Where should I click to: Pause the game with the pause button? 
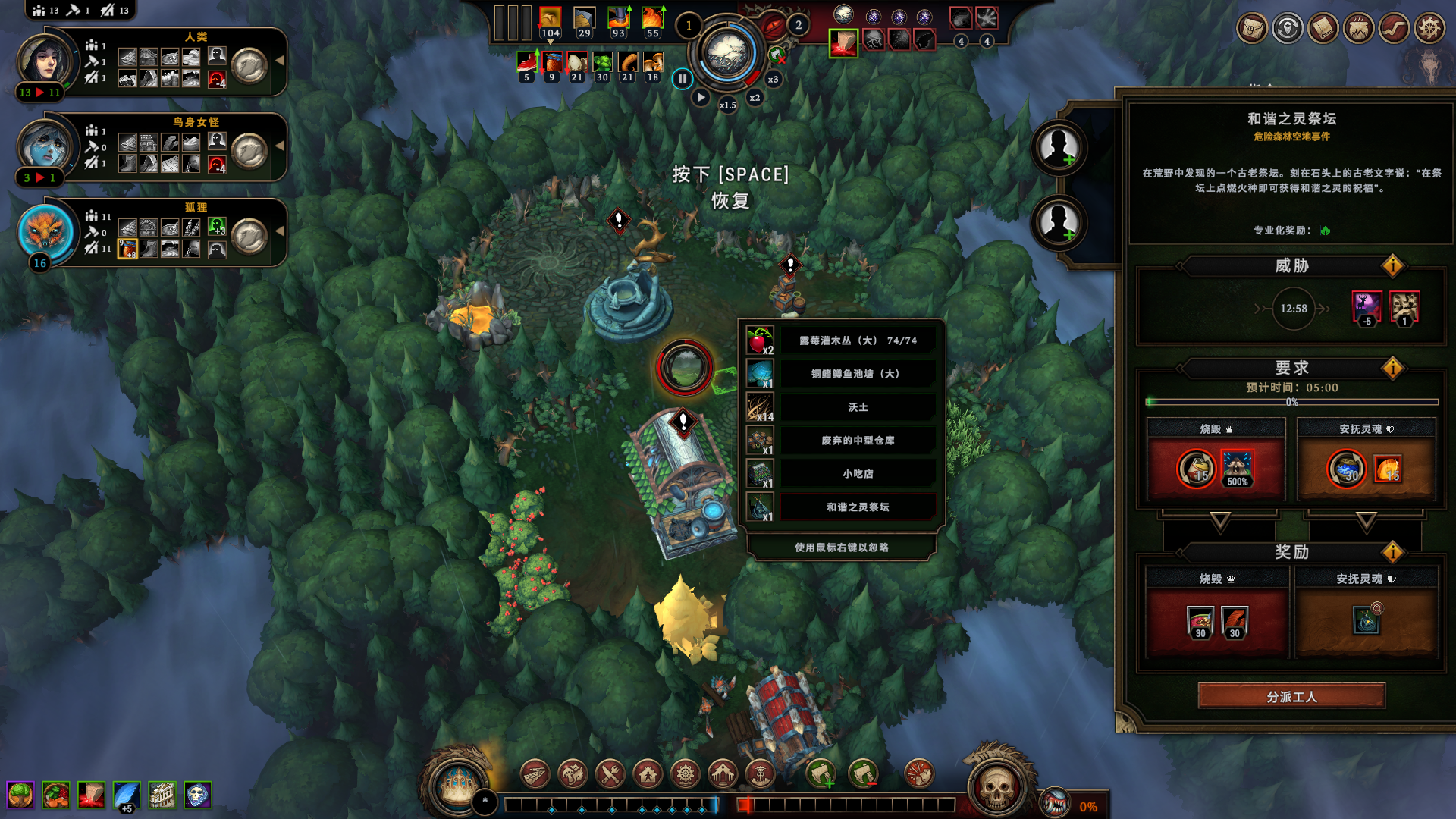point(682,78)
